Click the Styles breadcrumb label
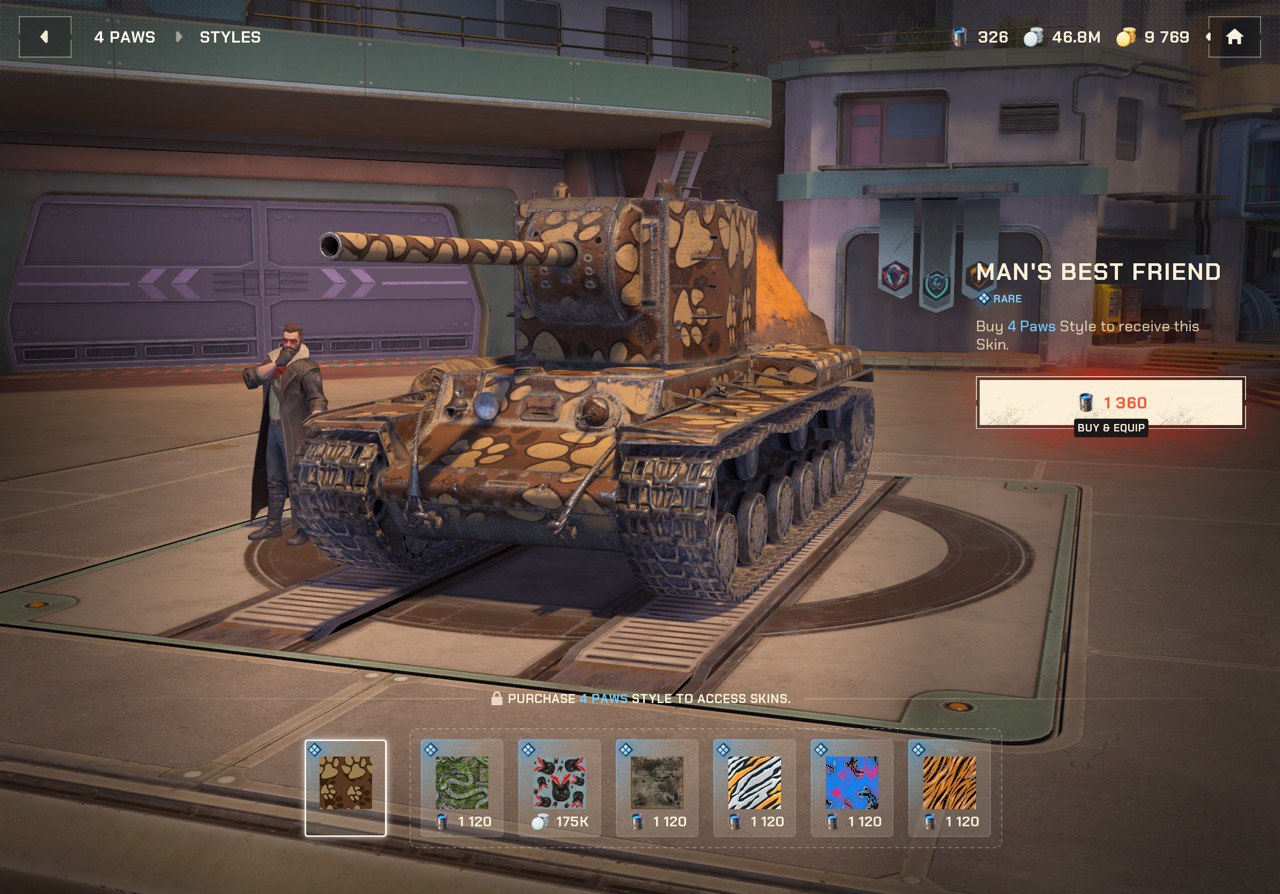The height and width of the screenshot is (894, 1280). coord(230,37)
